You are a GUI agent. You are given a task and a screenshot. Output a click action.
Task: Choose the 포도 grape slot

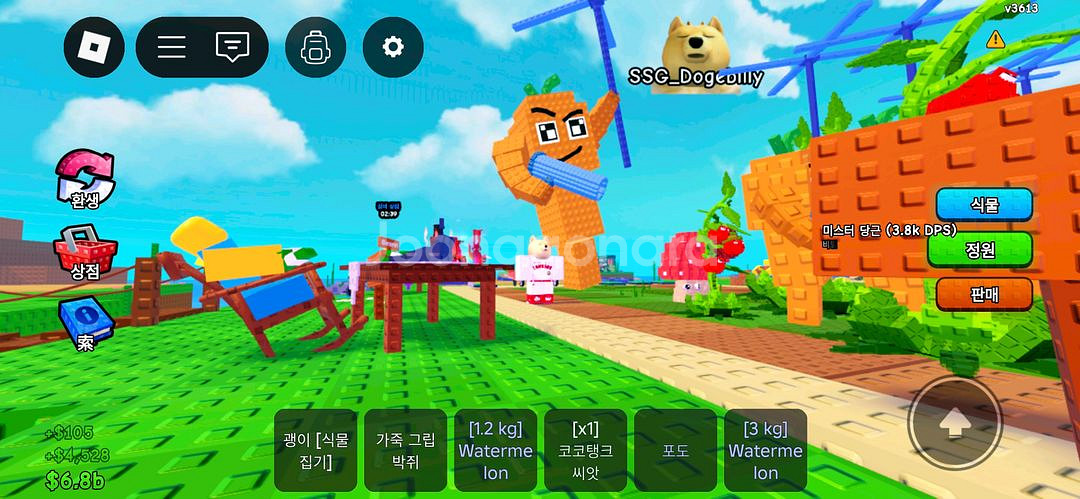click(x=676, y=449)
